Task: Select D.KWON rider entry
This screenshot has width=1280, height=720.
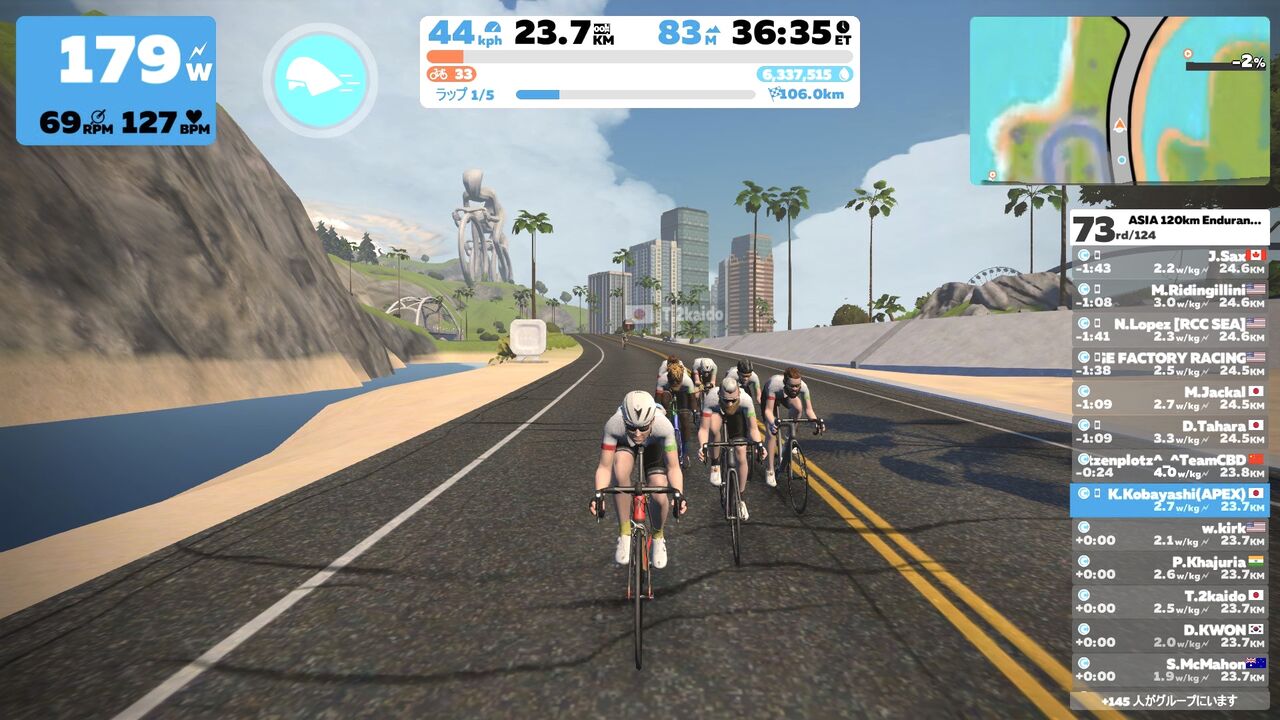Action: (1169, 636)
